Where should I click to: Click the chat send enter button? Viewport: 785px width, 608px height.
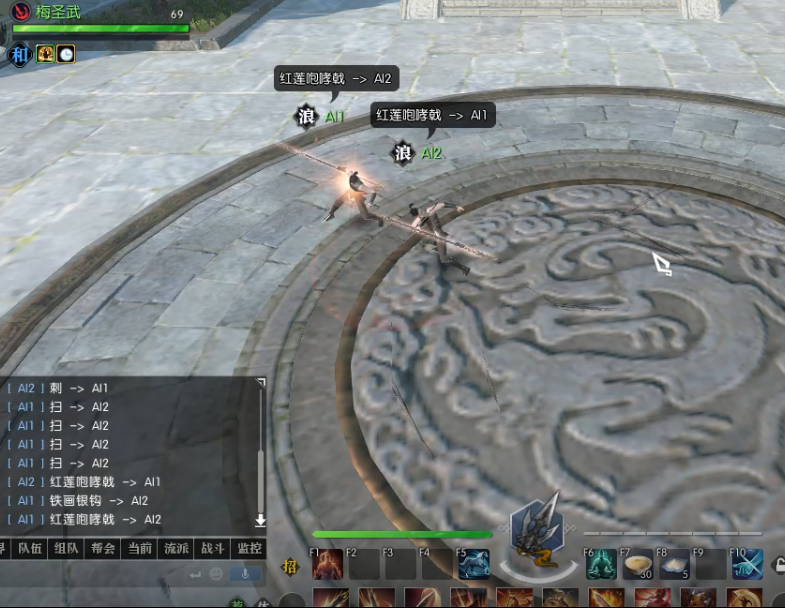pyautogui.click(x=194, y=574)
